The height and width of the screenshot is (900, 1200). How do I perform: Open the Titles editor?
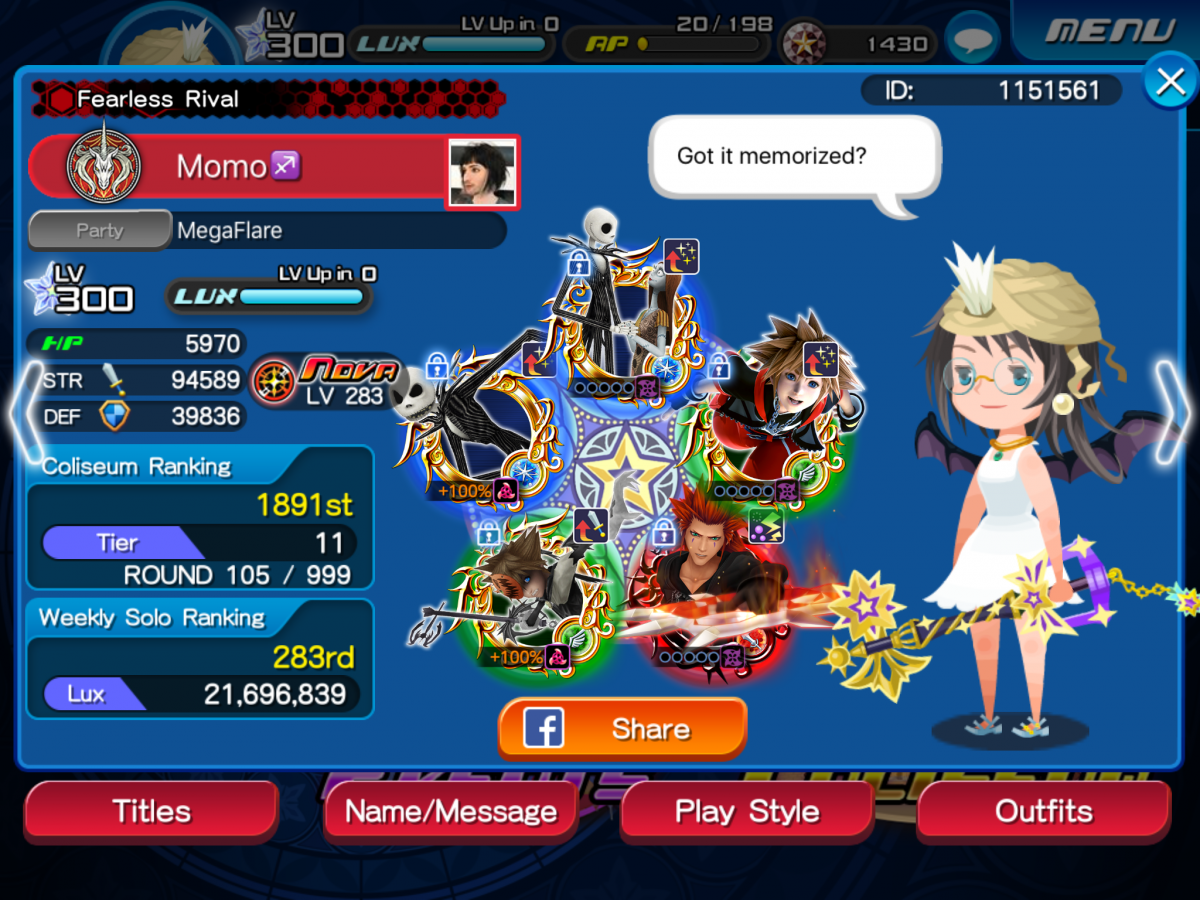click(151, 811)
